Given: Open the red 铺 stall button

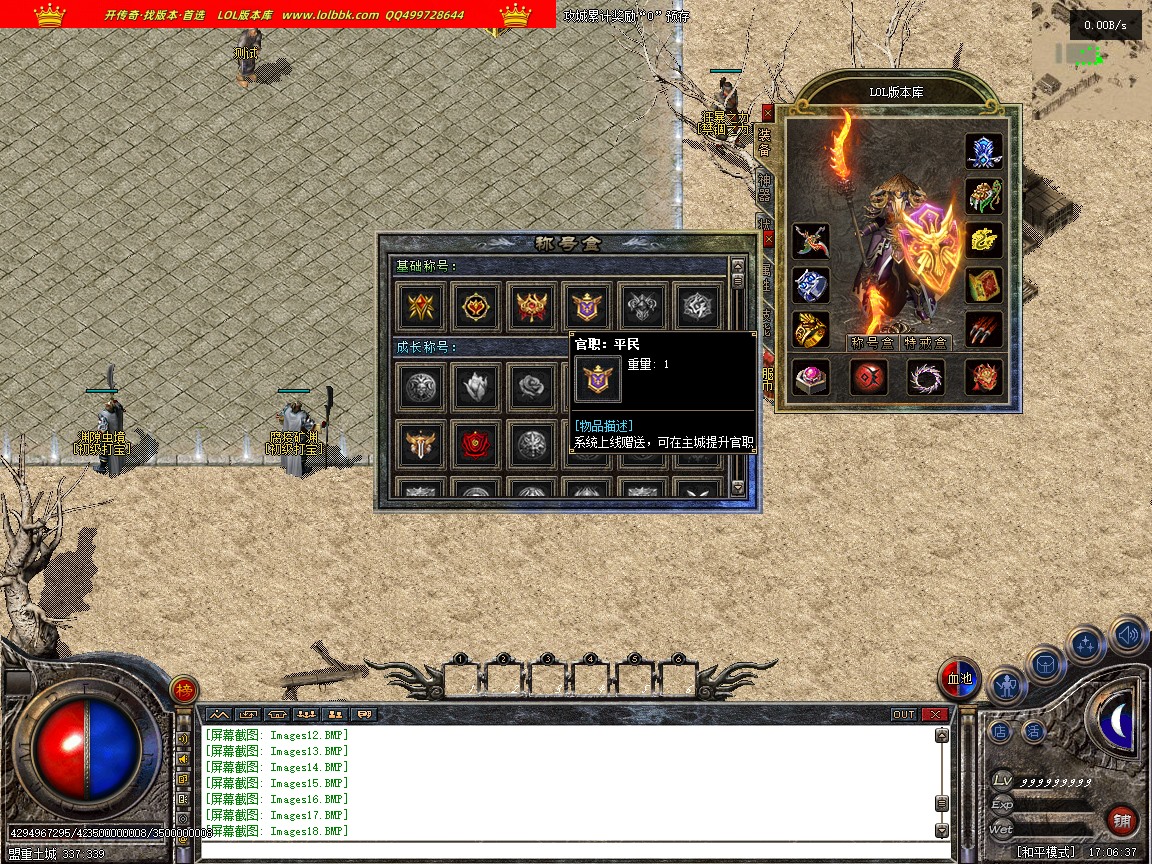Looking at the screenshot, I should tap(1122, 821).
